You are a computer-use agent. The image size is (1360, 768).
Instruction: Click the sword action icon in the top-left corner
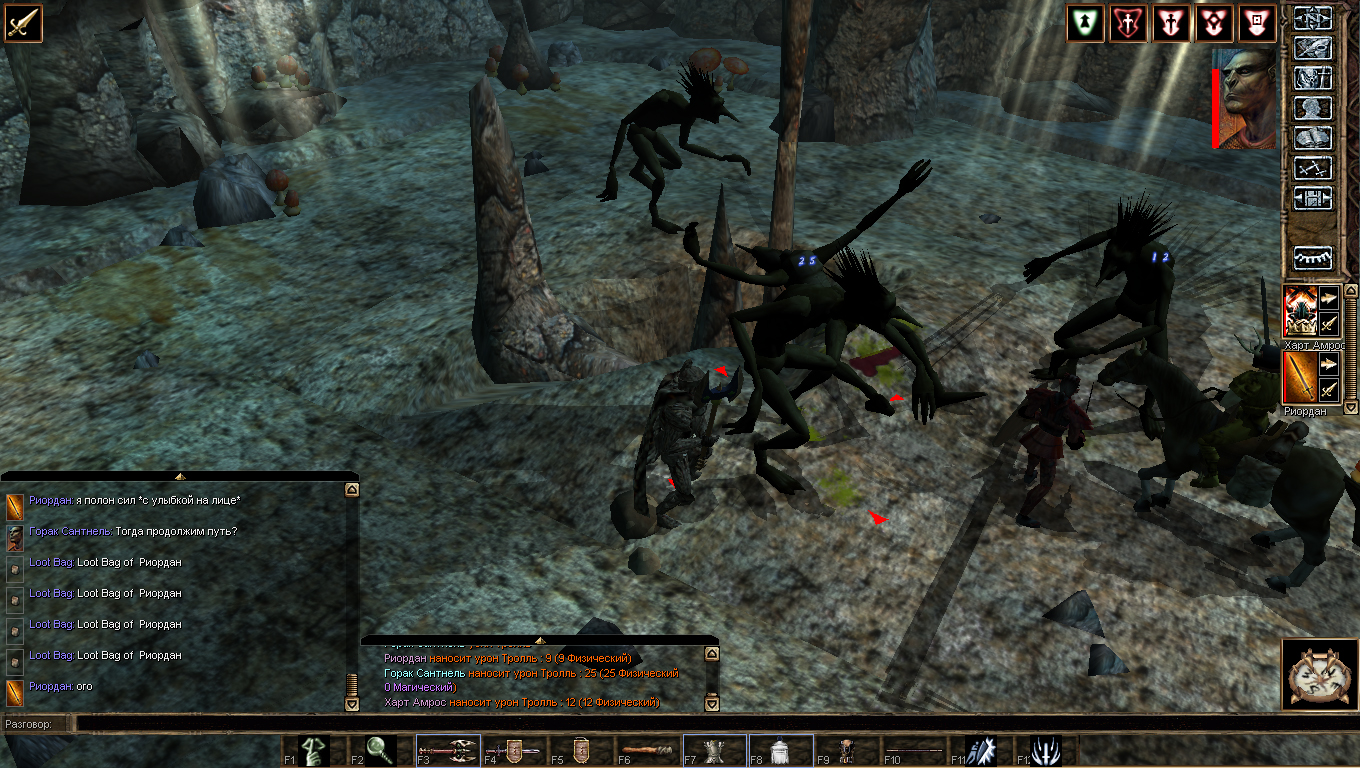[x=22, y=22]
